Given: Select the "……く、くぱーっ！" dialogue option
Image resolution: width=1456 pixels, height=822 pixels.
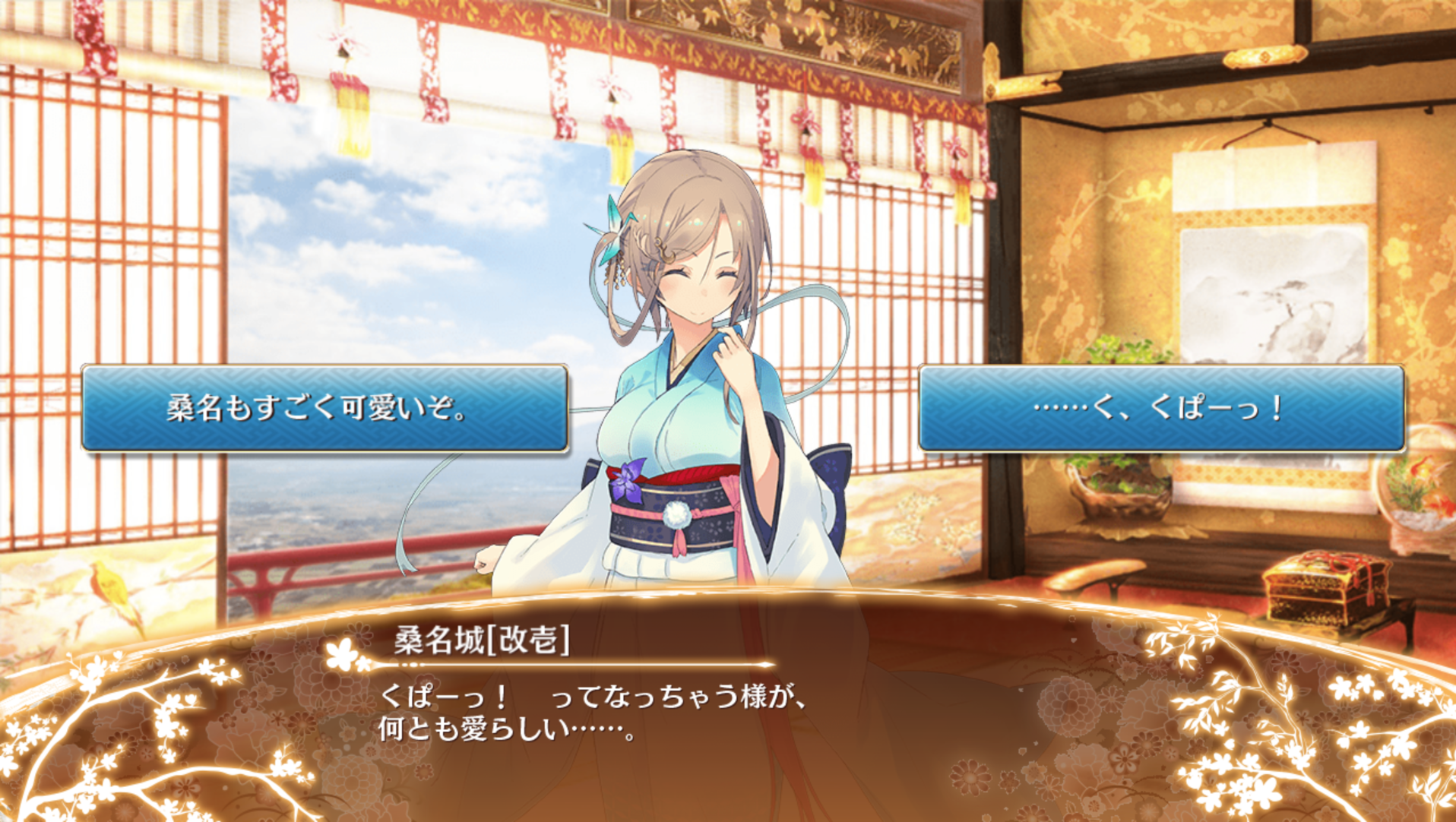Looking at the screenshot, I should click(x=1160, y=409).
